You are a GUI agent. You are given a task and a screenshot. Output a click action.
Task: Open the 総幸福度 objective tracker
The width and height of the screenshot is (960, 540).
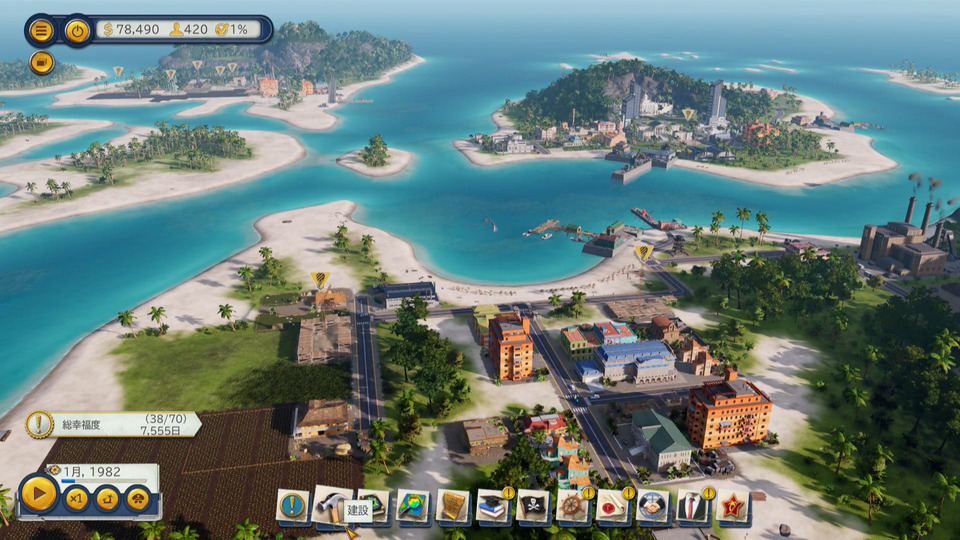[112, 424]
